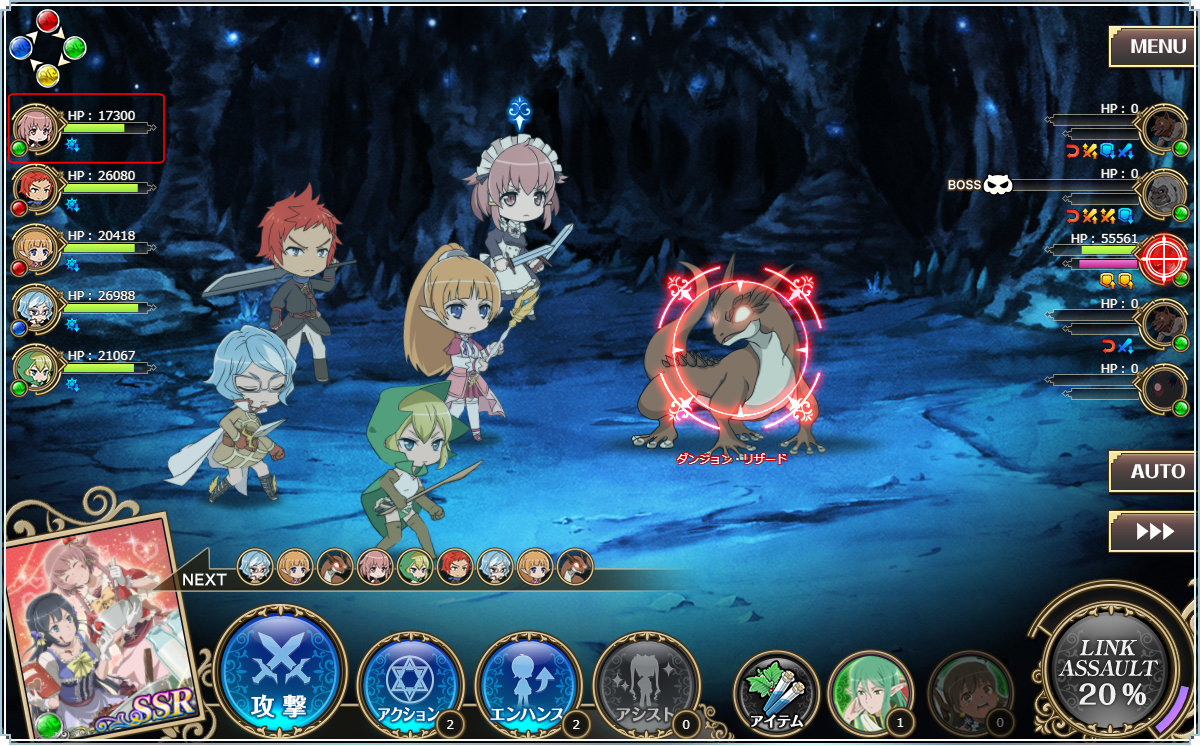Open the MENU button
Image resolution: width=1200 pixels, height=746 pixels.
[1150, 46]
